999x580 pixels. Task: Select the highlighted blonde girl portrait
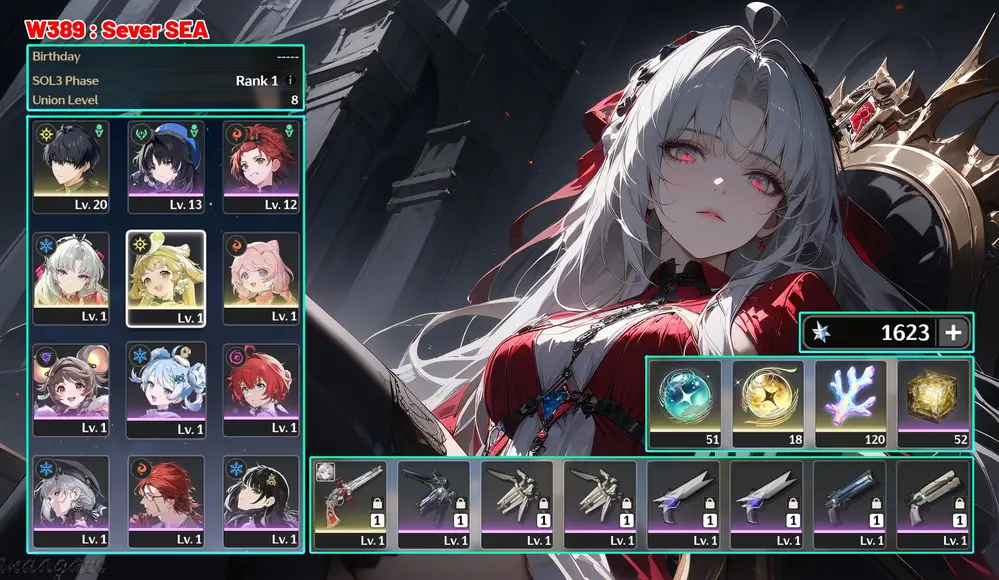click(x=166, y=277)
